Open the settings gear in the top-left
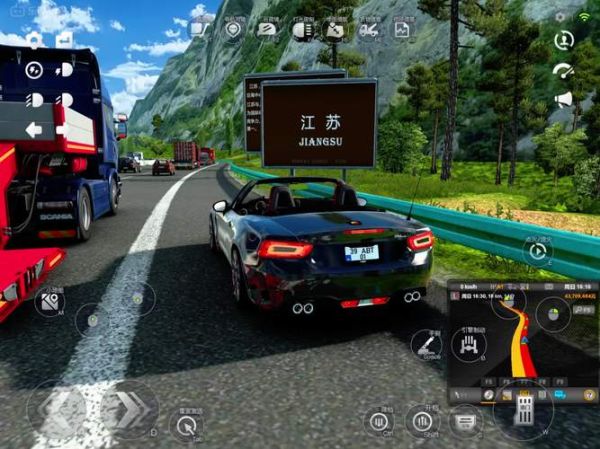Screen dimensions: 600x449 [34, 40]
